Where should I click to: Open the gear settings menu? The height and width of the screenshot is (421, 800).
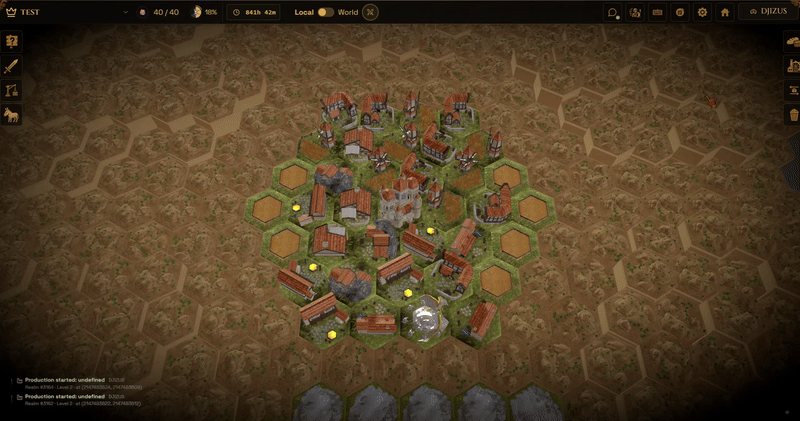click(702, 12)
